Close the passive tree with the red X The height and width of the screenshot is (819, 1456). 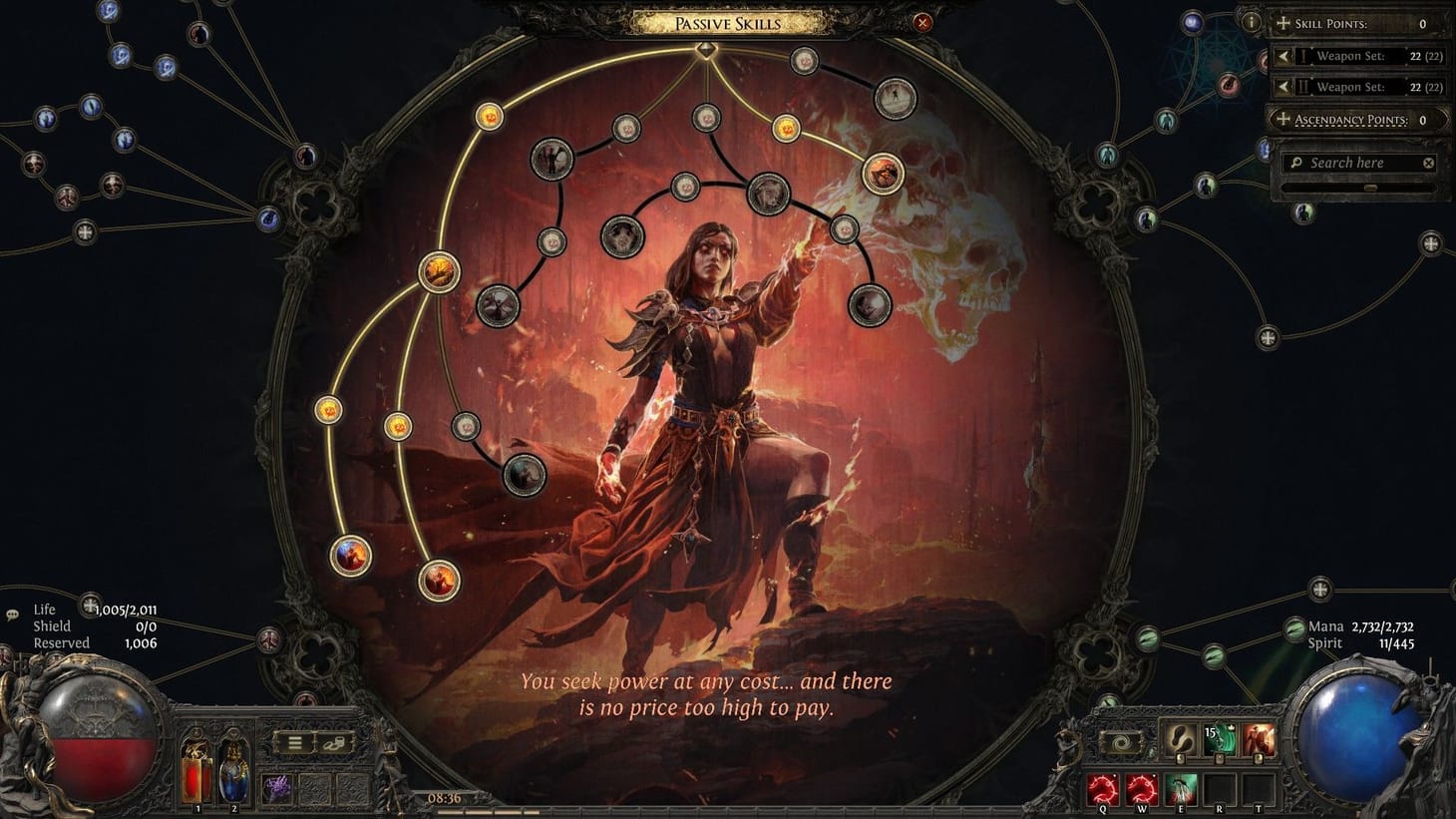922,22
